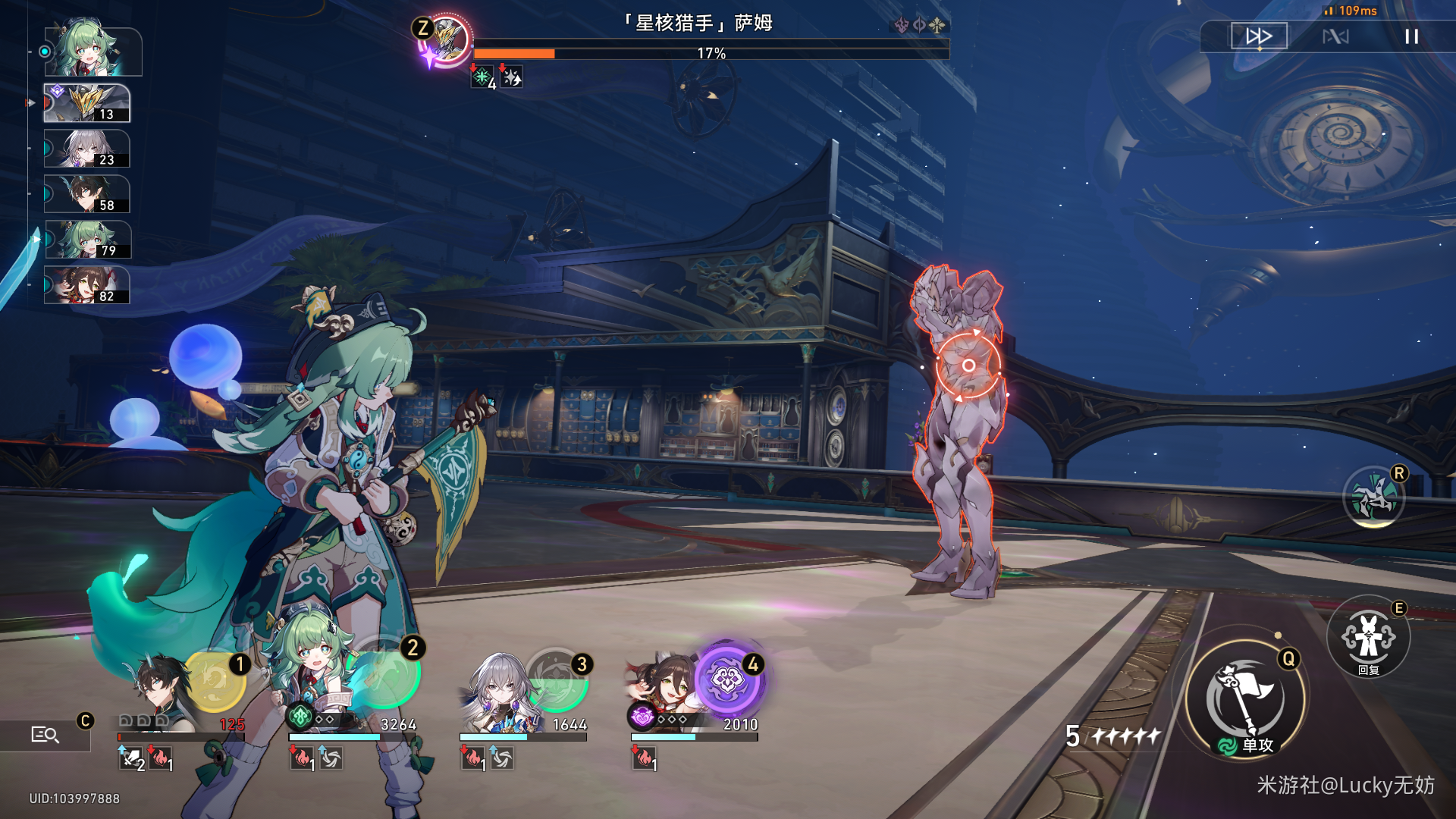
Task: Activate the 回复 healing skill
Action: click(1368, 637)
